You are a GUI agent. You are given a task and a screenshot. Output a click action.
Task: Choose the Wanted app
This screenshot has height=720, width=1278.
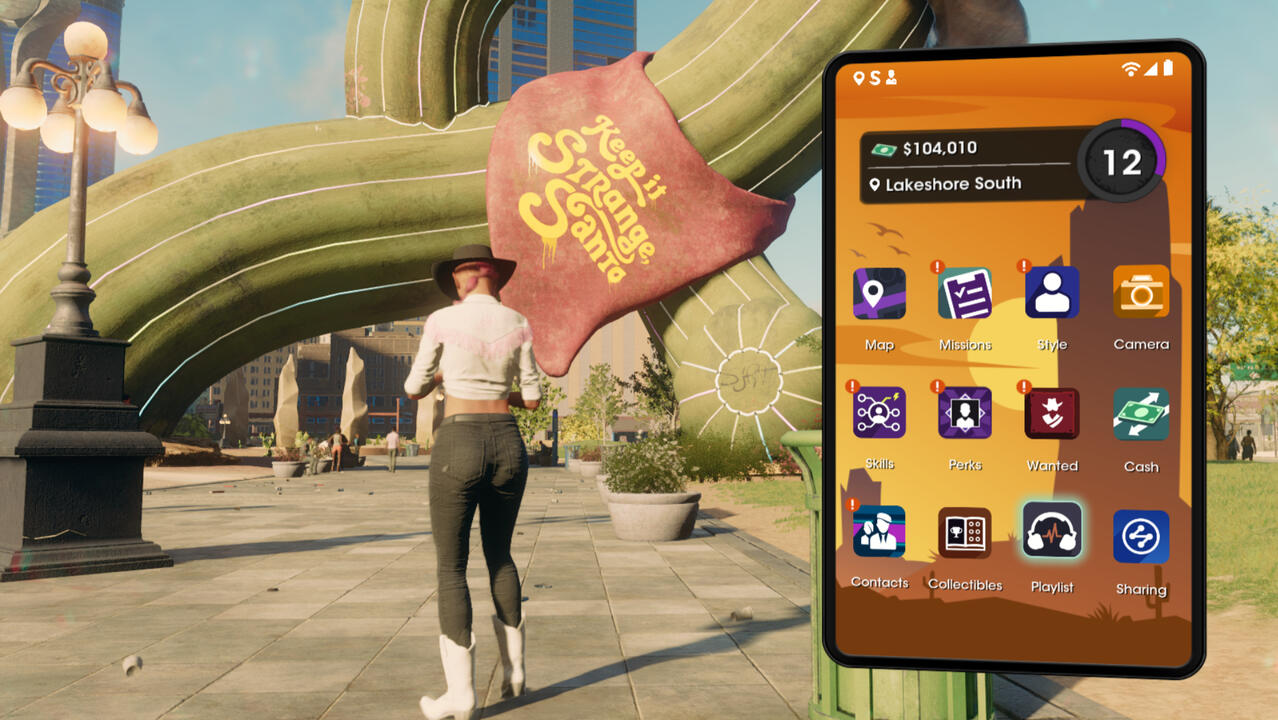(1052, 414)
